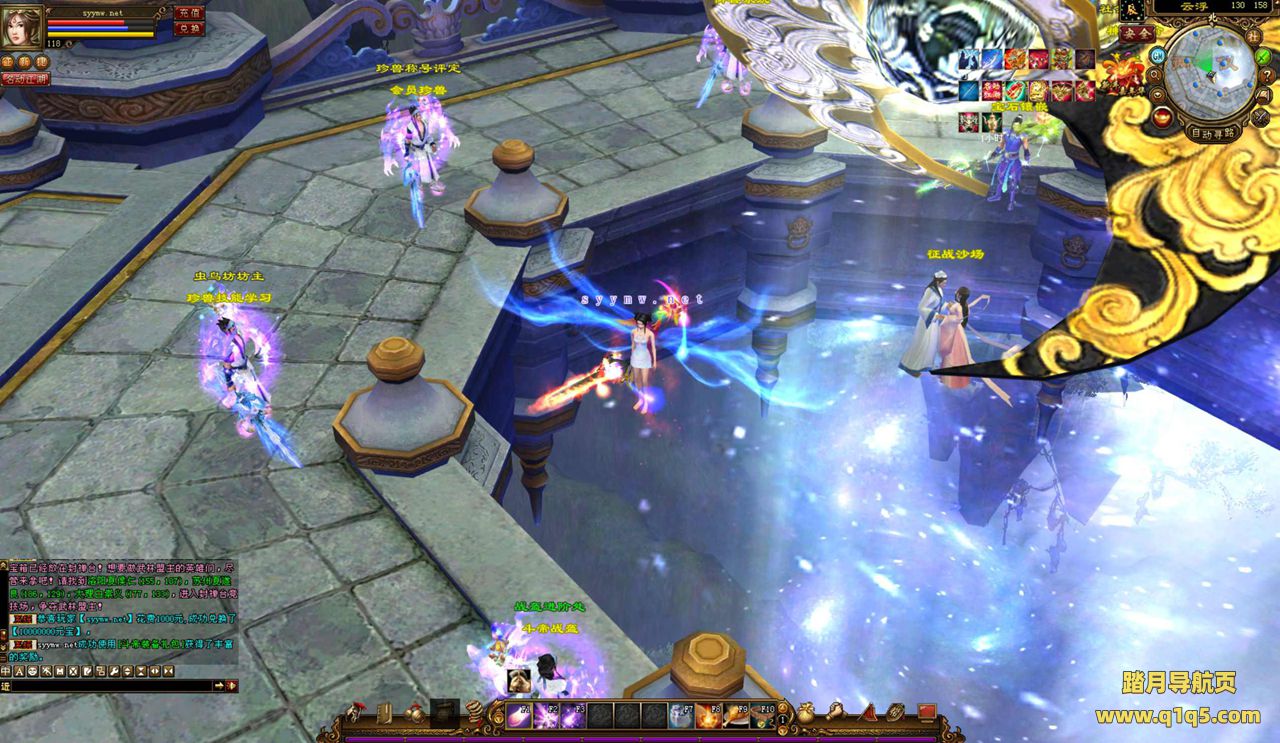The height and width of the screenshot is (743, 1280).
Task: Focus the chat input field
Action: [110, 686]
